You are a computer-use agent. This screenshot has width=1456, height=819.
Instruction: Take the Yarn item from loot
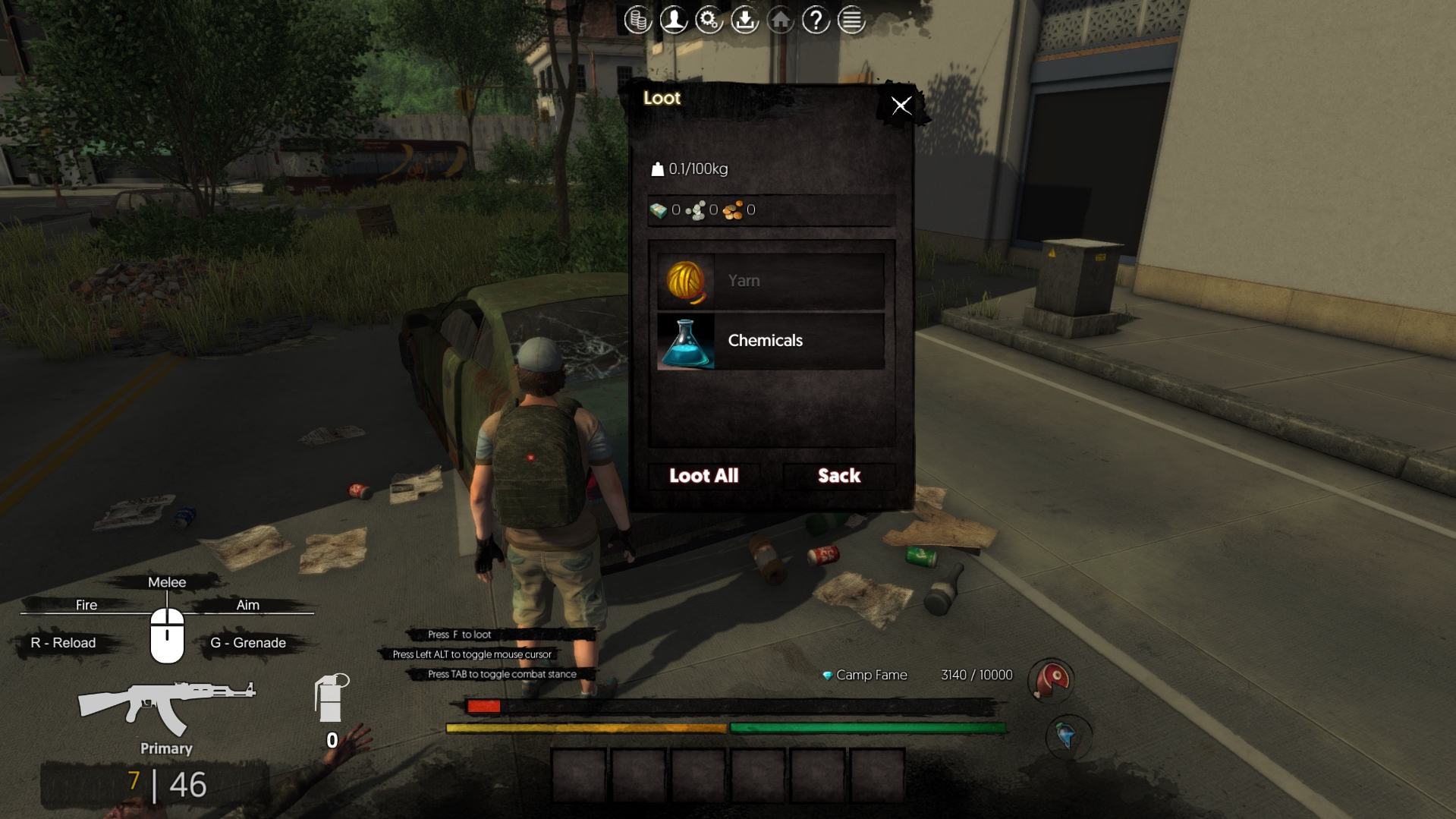click(770, 281)
